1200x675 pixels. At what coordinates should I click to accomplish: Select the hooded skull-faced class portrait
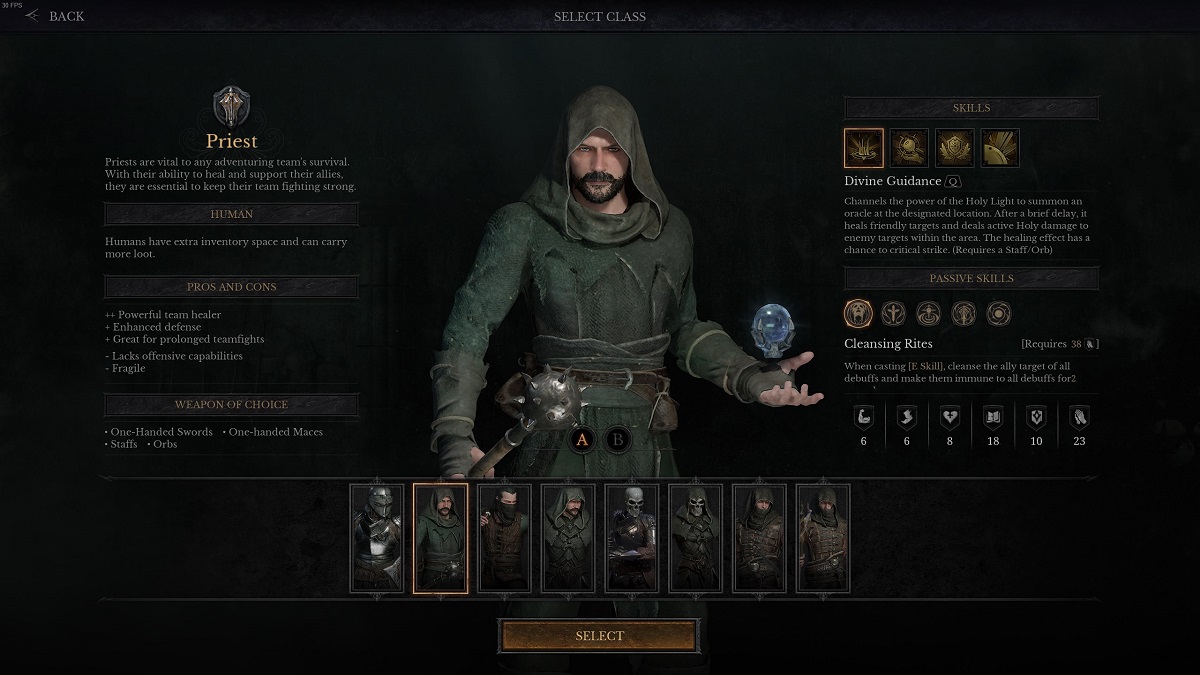coord(695,538)
